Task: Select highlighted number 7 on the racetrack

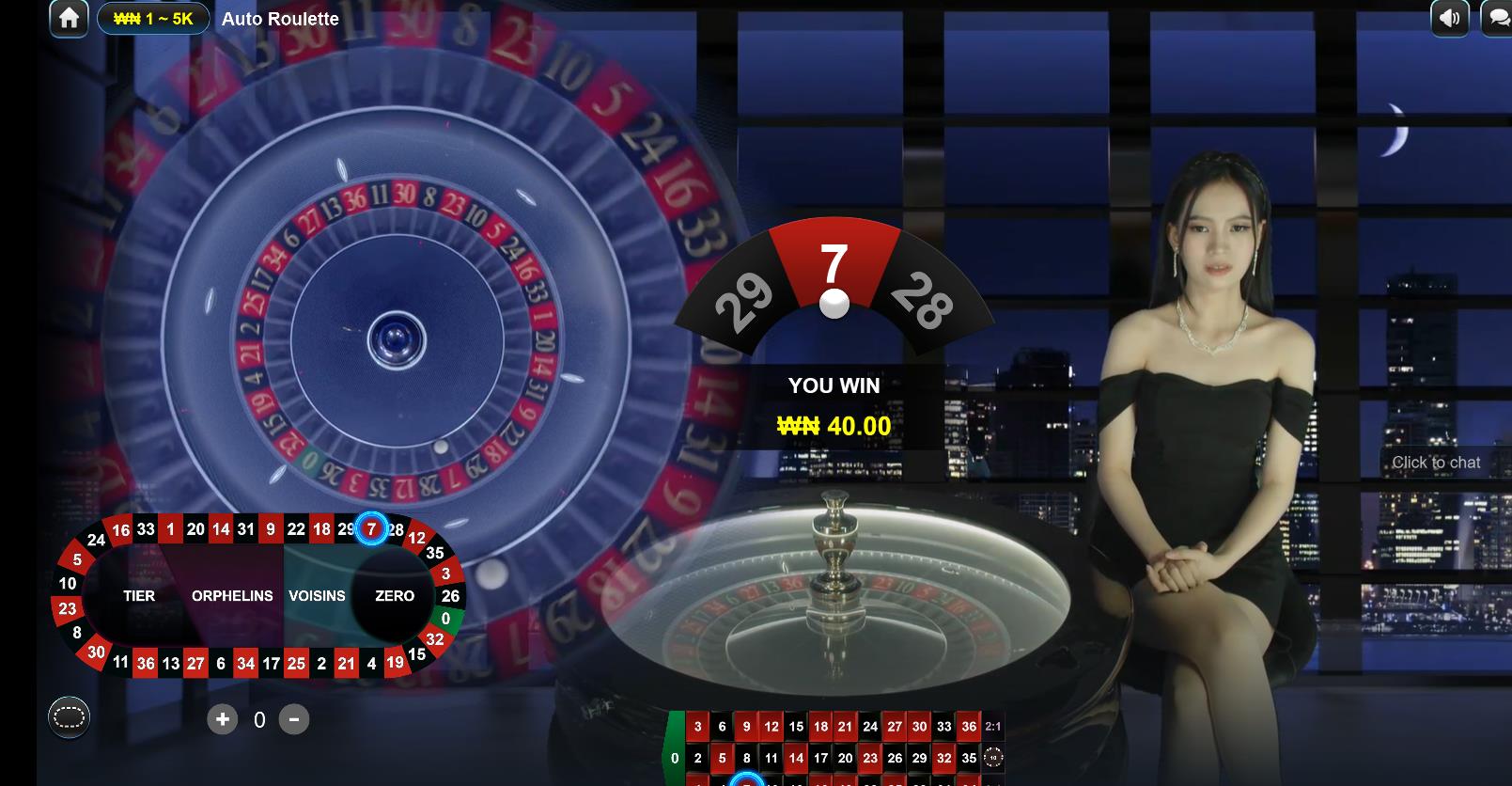Action: point(372,529)
